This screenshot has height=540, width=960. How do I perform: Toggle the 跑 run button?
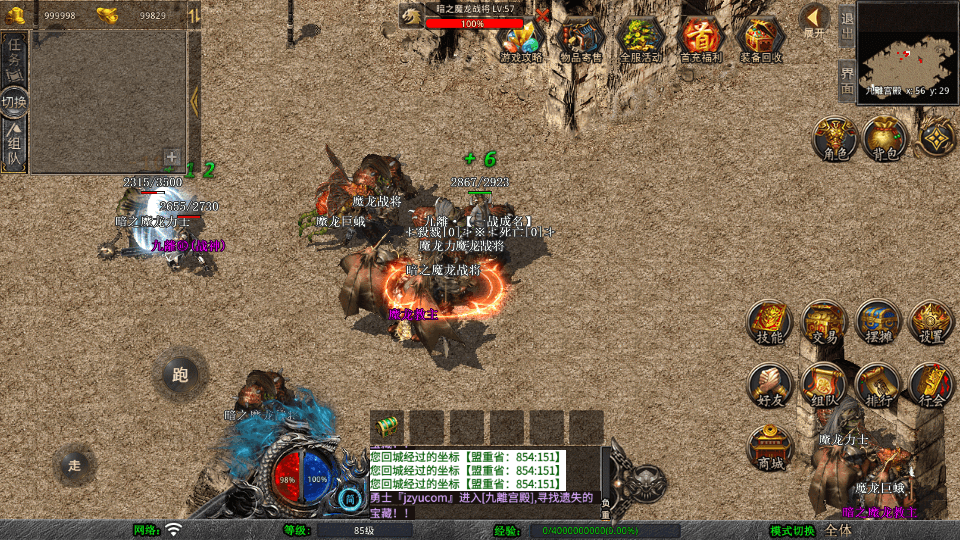pos(180,375)
